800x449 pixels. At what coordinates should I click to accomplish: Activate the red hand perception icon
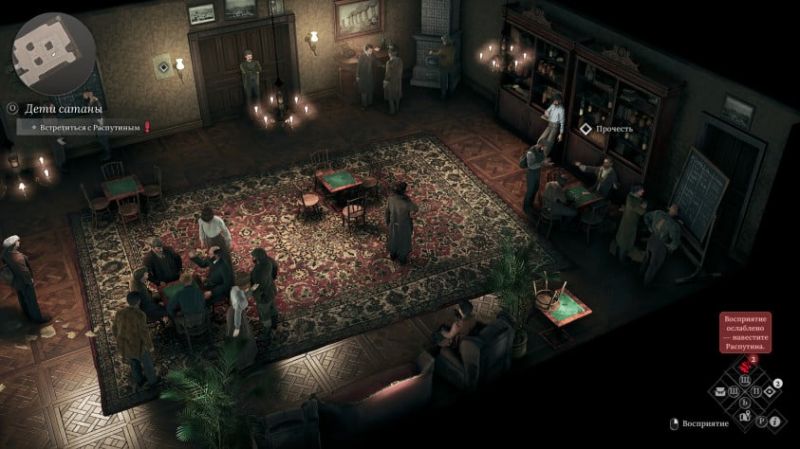[745, 367]
